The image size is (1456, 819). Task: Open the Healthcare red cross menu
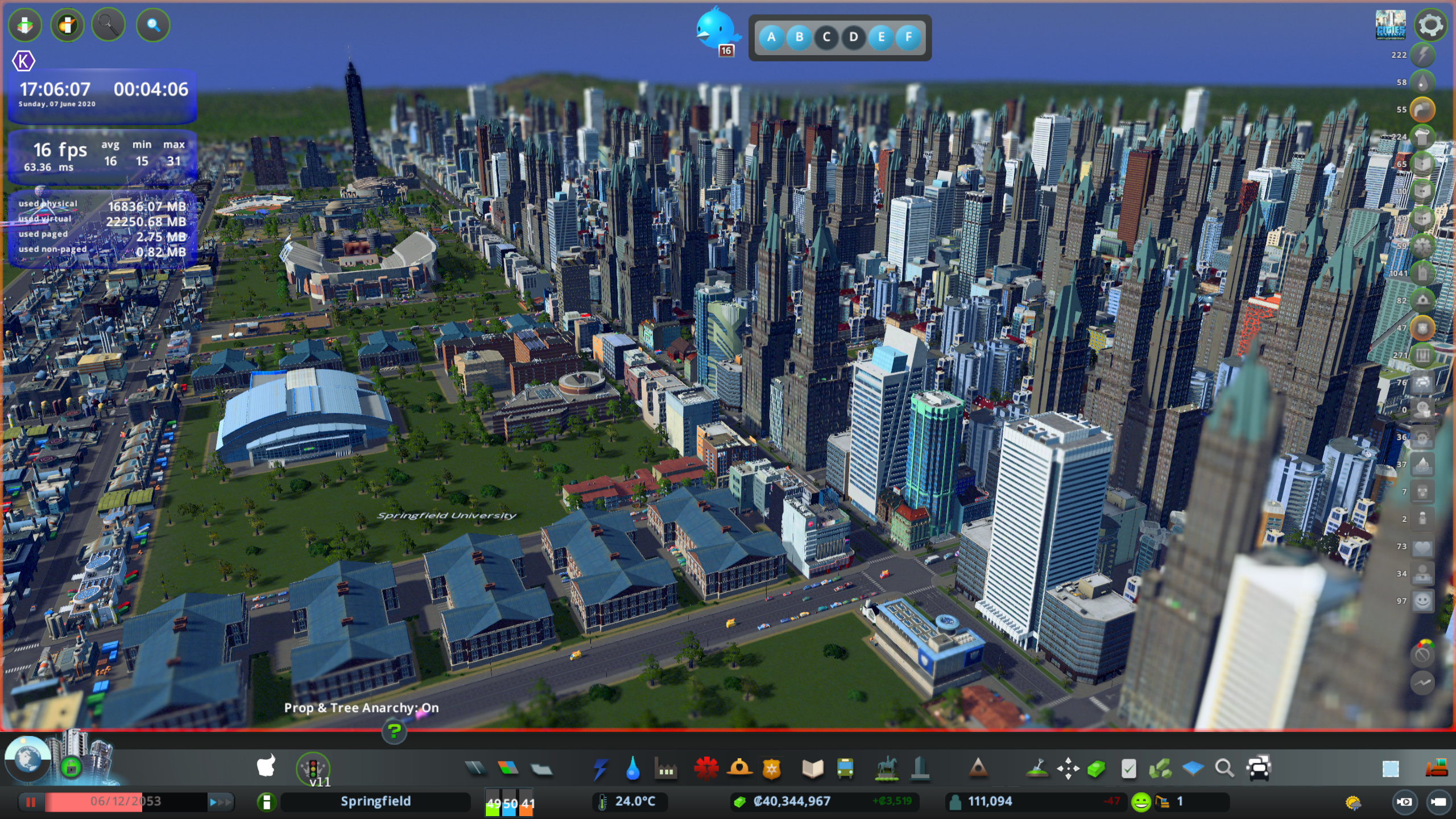[706, 769]
